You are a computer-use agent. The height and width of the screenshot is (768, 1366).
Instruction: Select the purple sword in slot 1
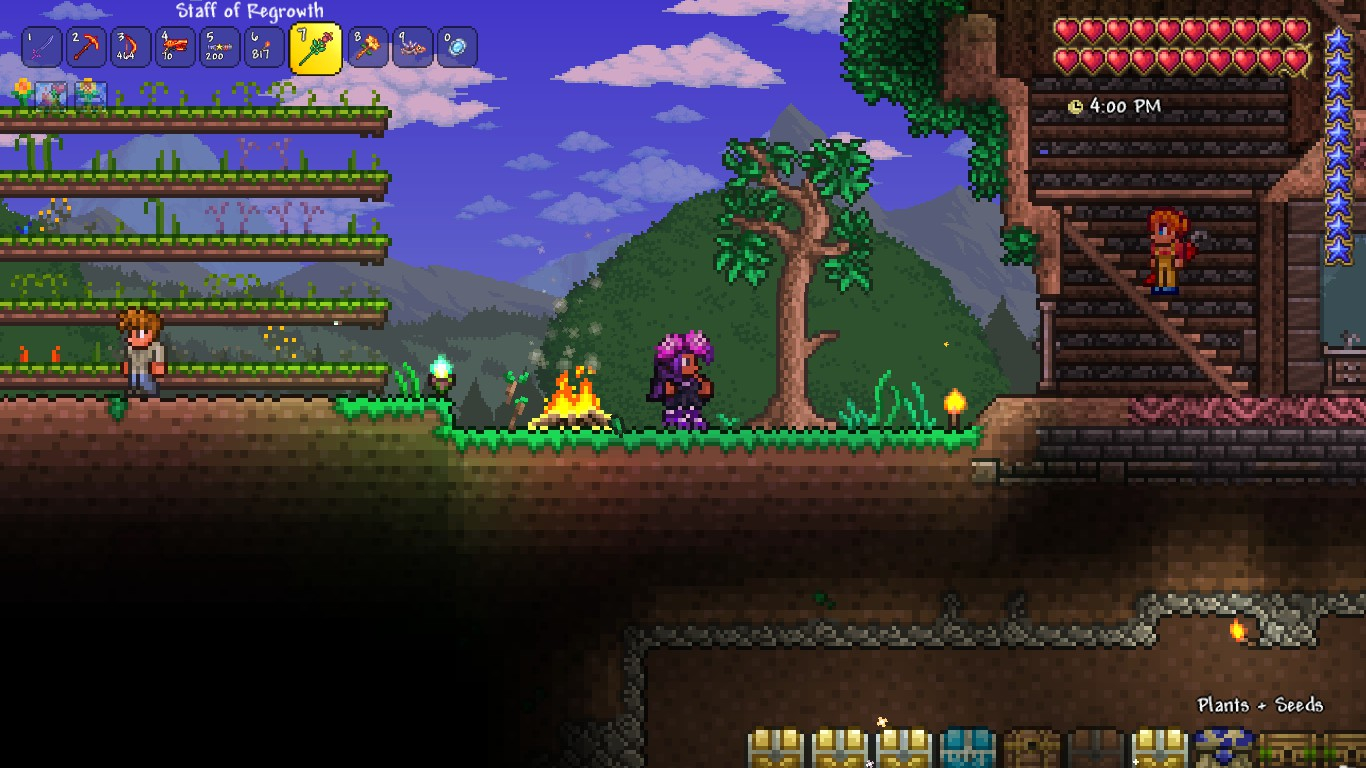tap(42, 47)
